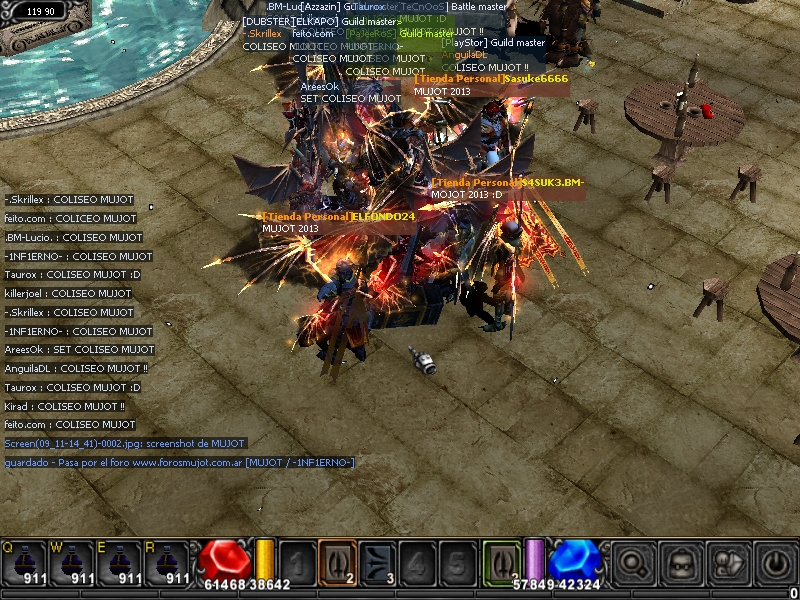Open Sasuke6666's Tienda Personal shop label
800x600 pixels.
point(491,78)
